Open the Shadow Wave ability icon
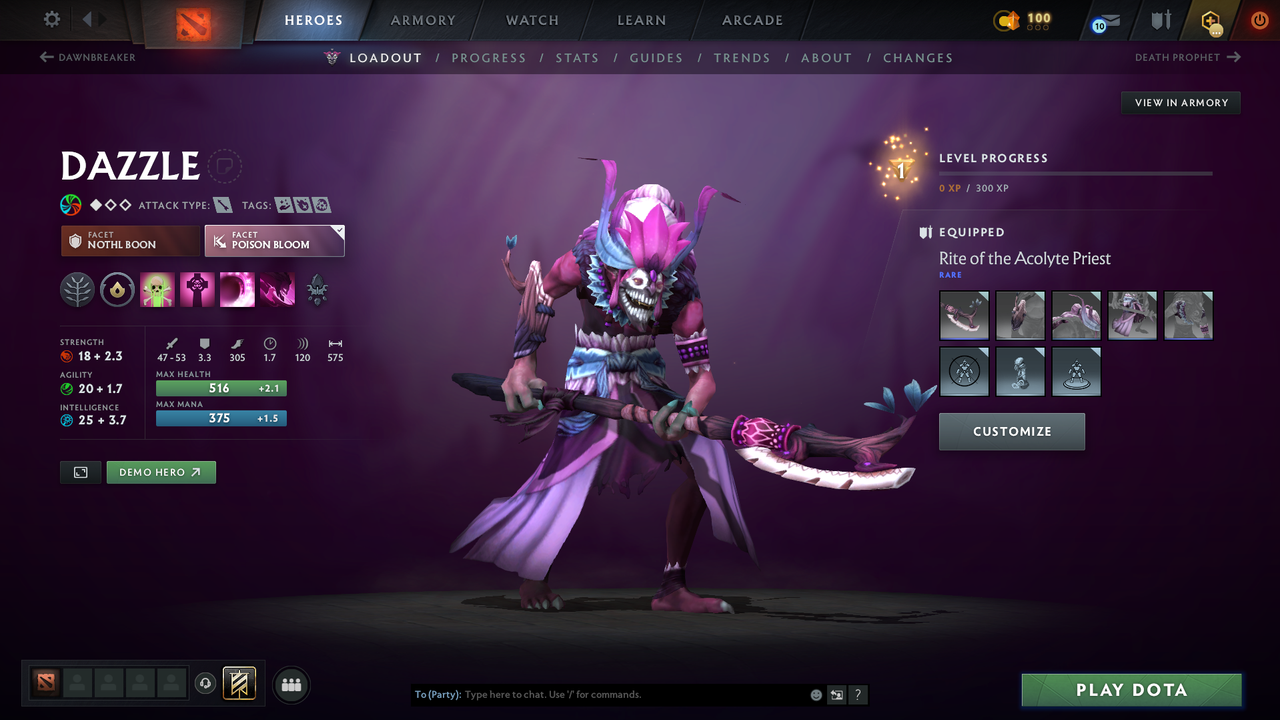 click(237, 289)
